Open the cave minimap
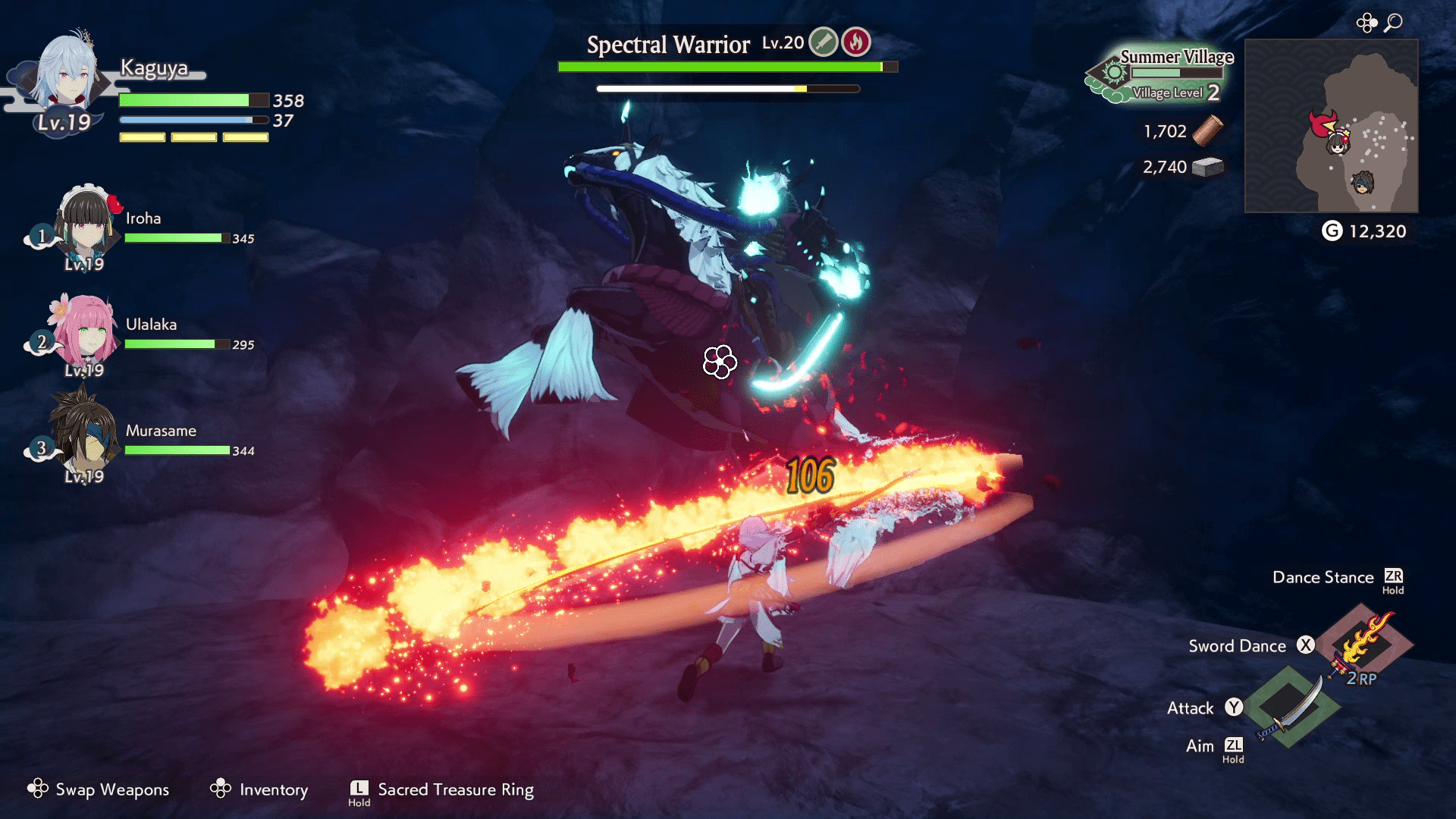Screen dimensions: 1456x819 click(1331, 126)
